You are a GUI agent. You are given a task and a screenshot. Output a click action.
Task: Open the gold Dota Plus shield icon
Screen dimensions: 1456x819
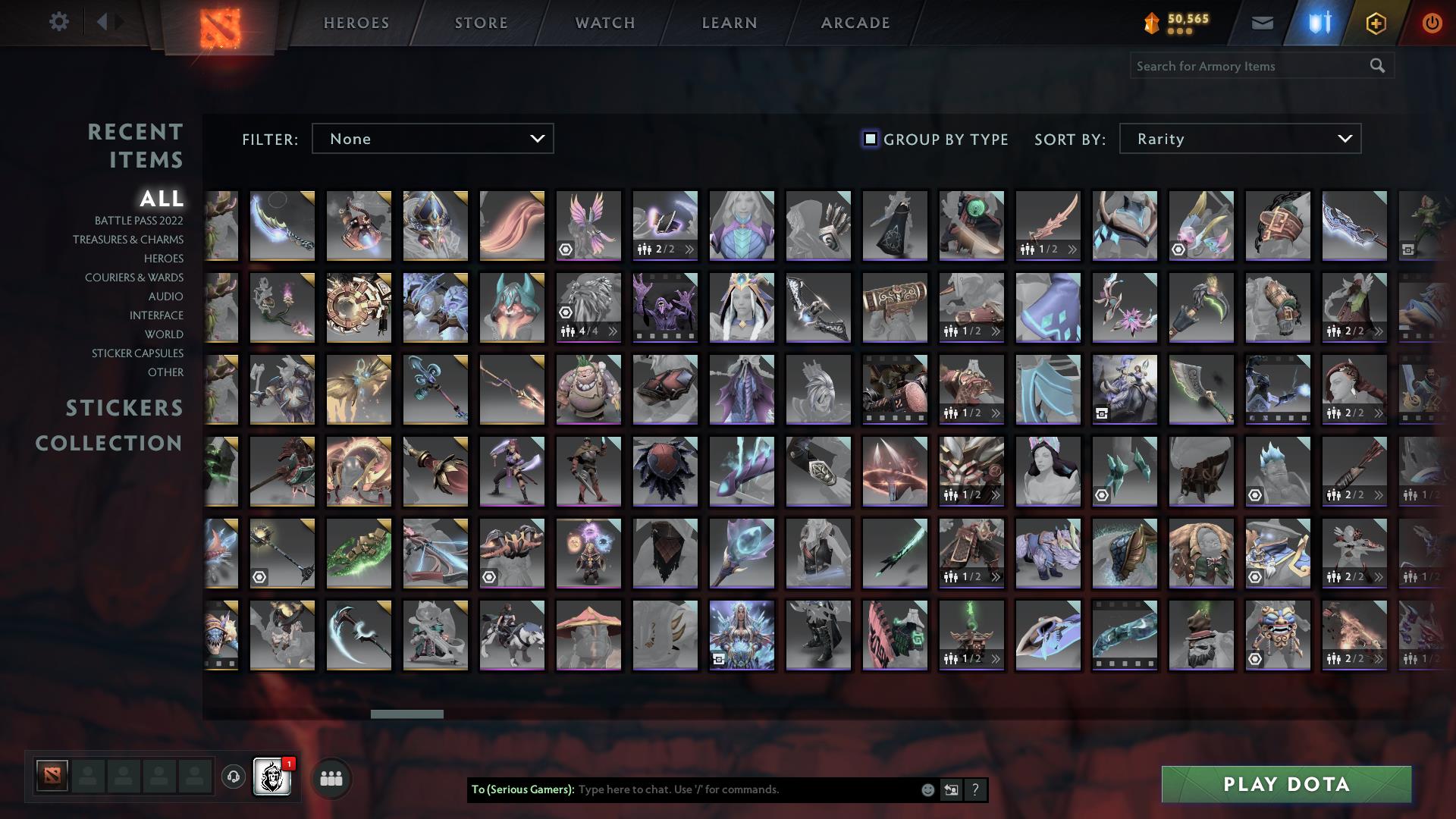click(1375, 23)
